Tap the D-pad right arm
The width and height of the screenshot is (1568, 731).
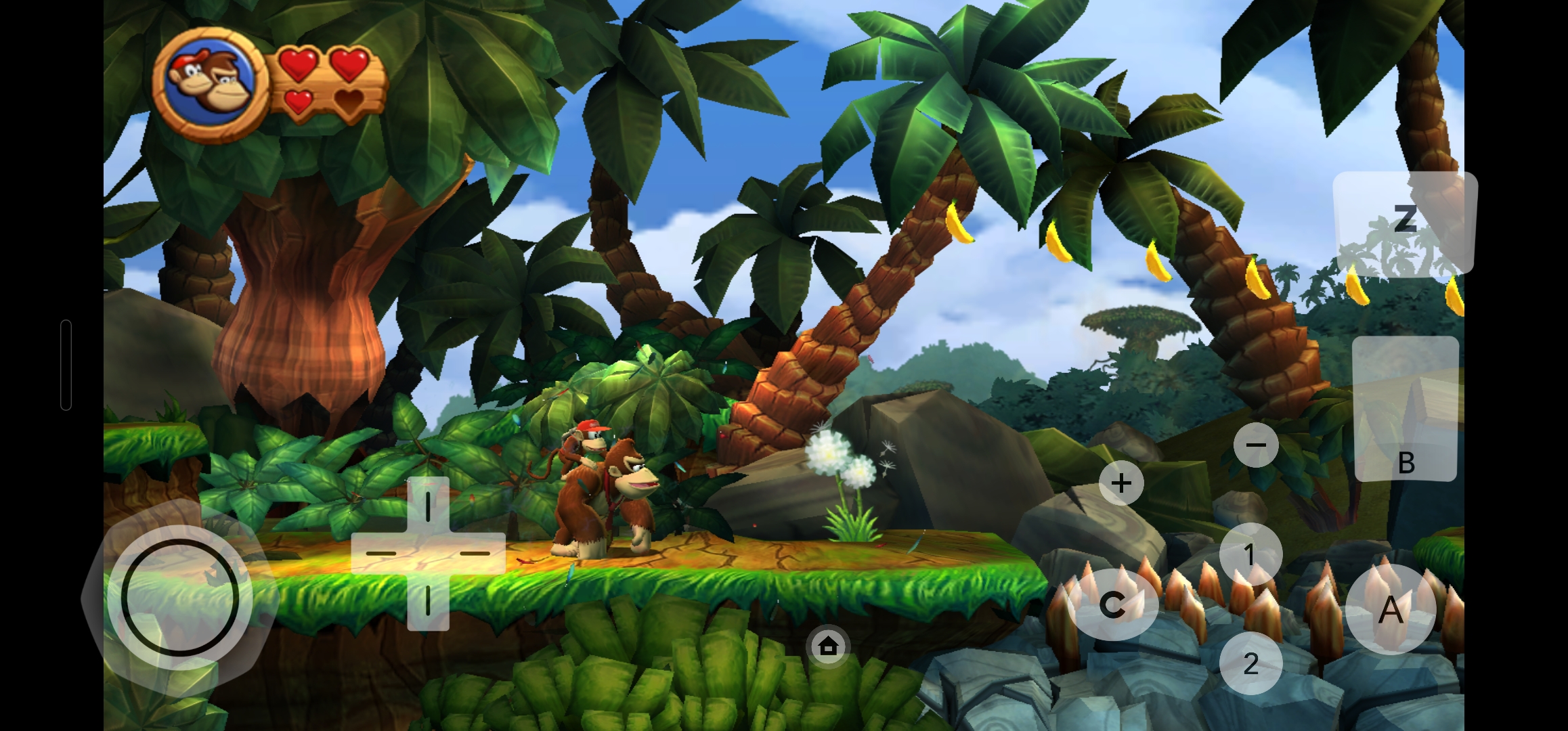476,553
